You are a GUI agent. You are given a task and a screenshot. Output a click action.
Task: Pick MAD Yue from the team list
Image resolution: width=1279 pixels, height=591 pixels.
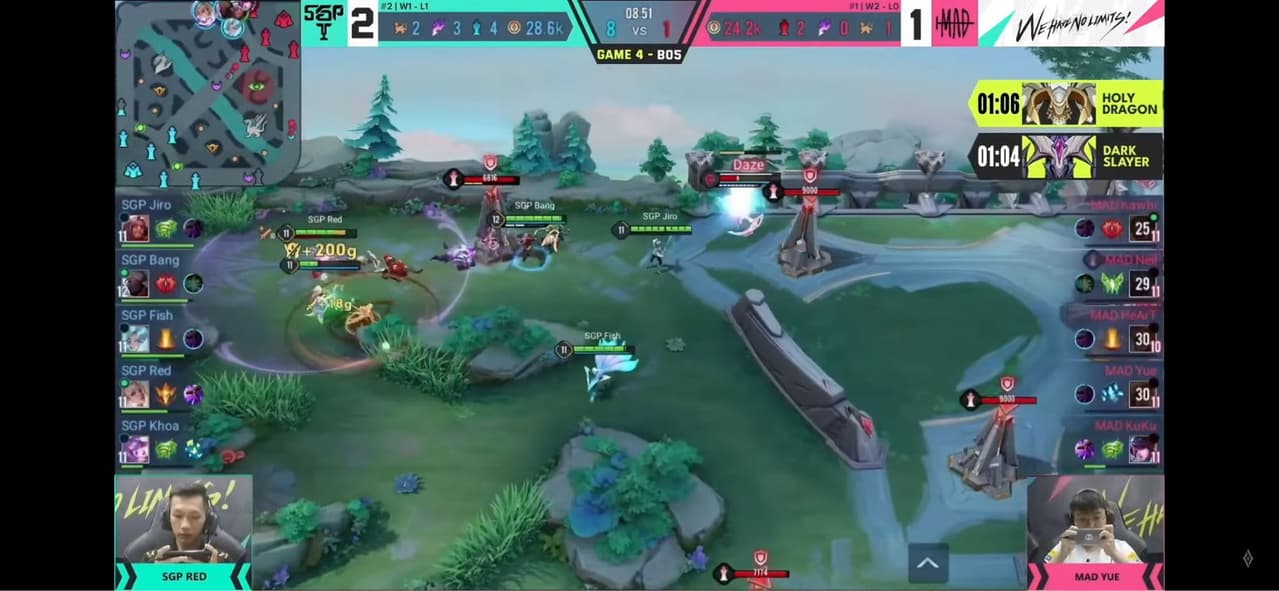pyautogui.click(x=1120, y=386)
